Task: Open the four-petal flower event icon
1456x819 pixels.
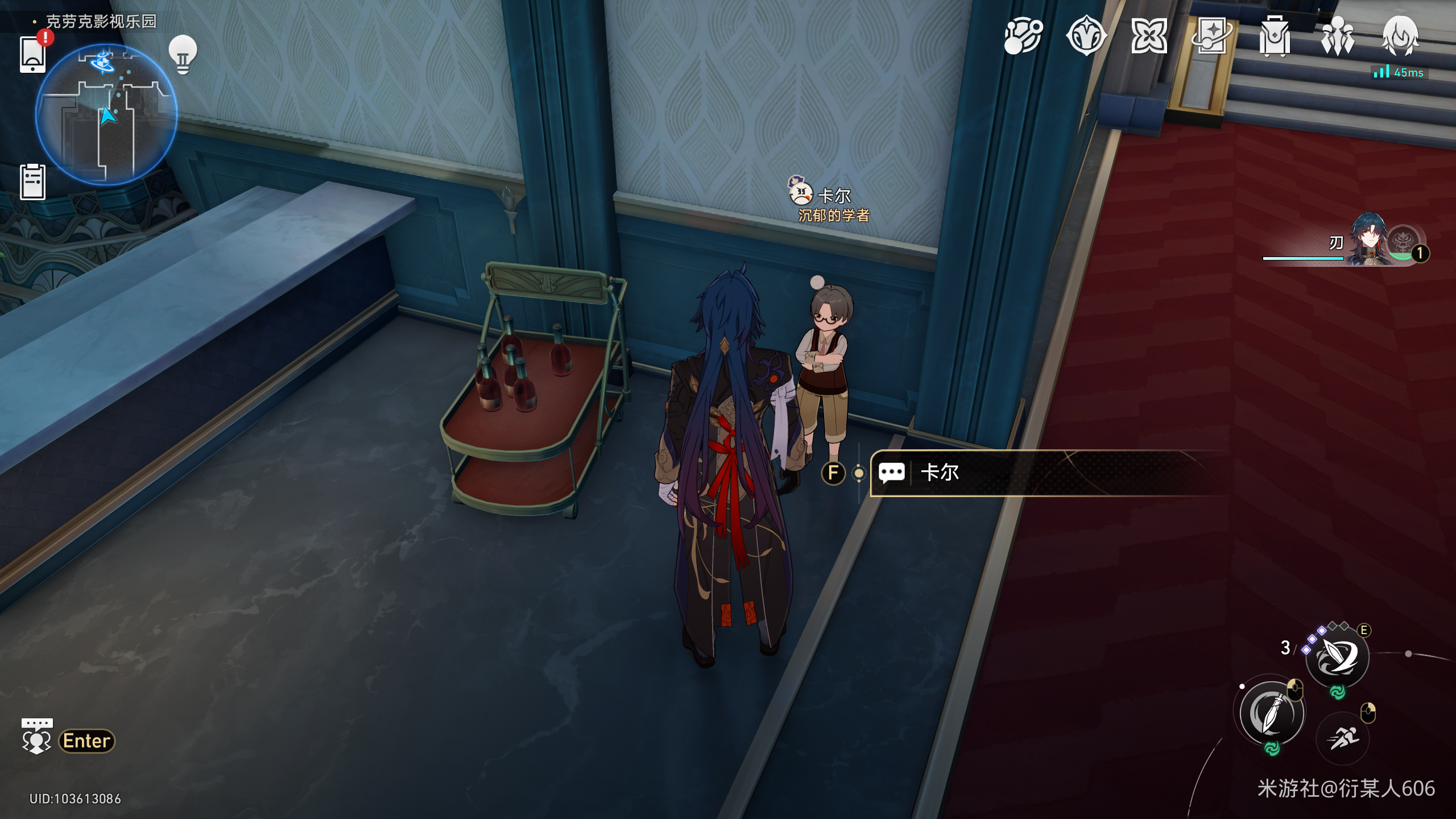Action: pyautogui.click(x=1149, y=36)
